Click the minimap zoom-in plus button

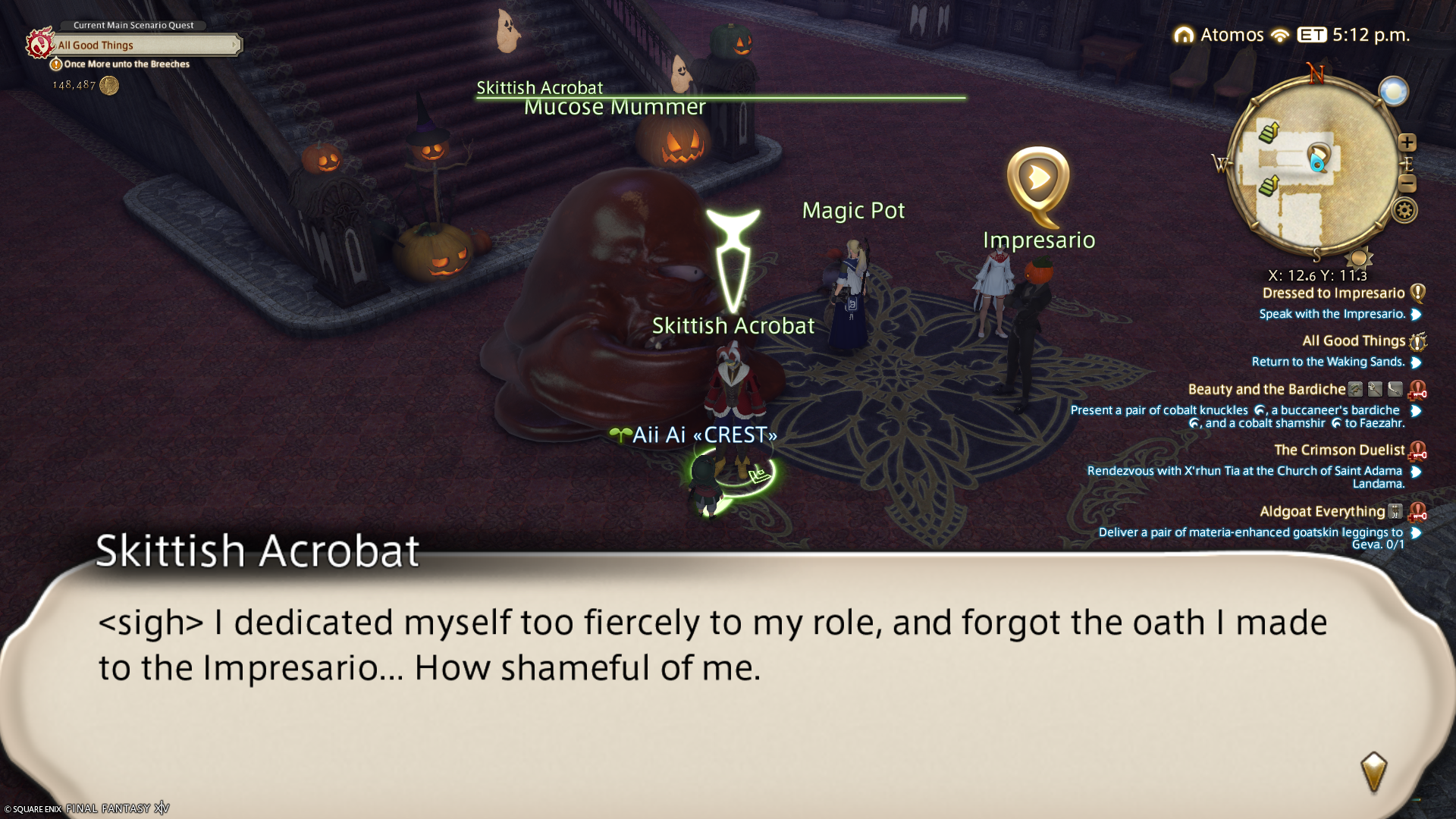[1407, 143]
